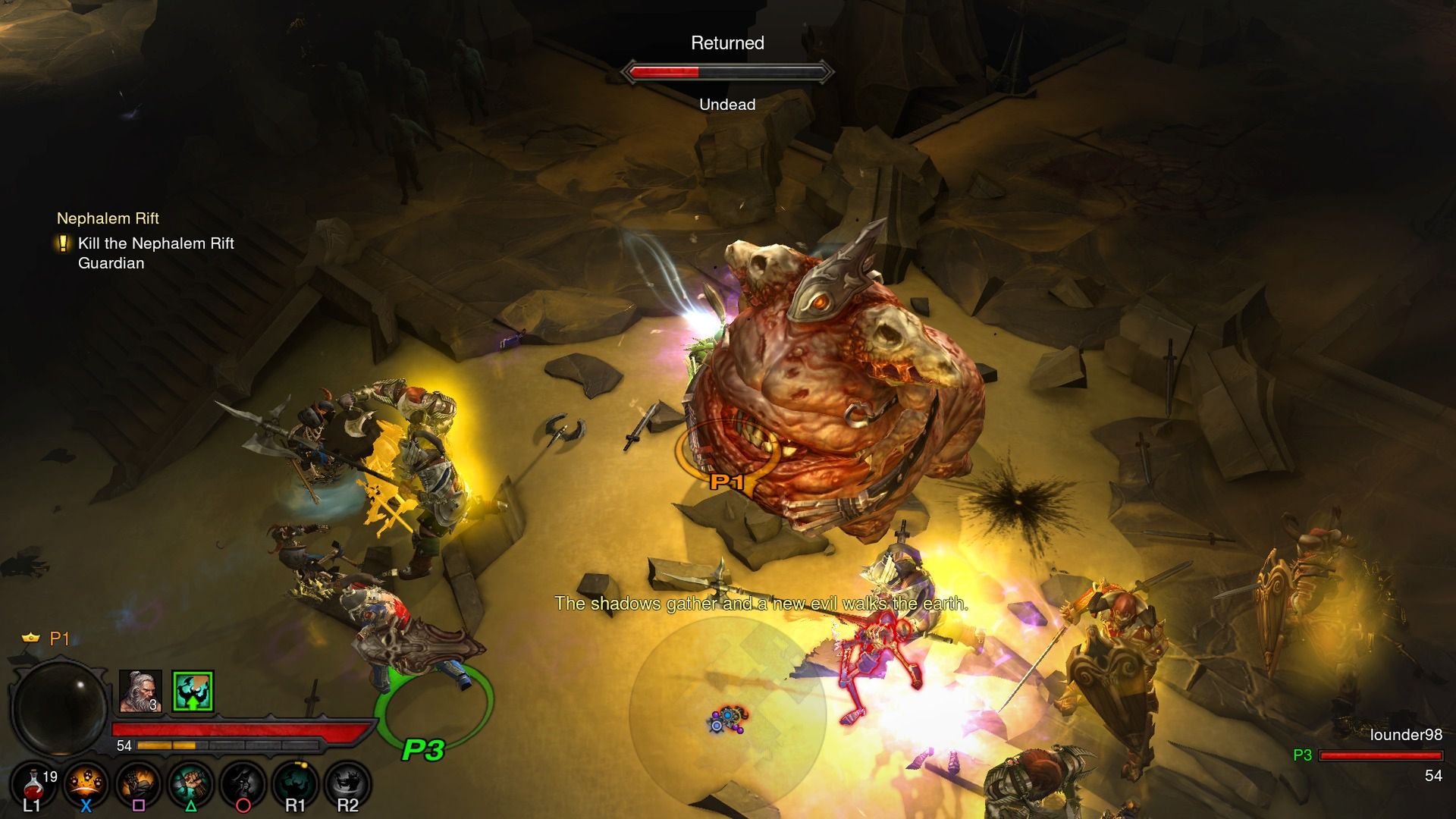
Task: Open the bearded barbarian portrait
Action: pyautogui.click(x=140, y=691)
